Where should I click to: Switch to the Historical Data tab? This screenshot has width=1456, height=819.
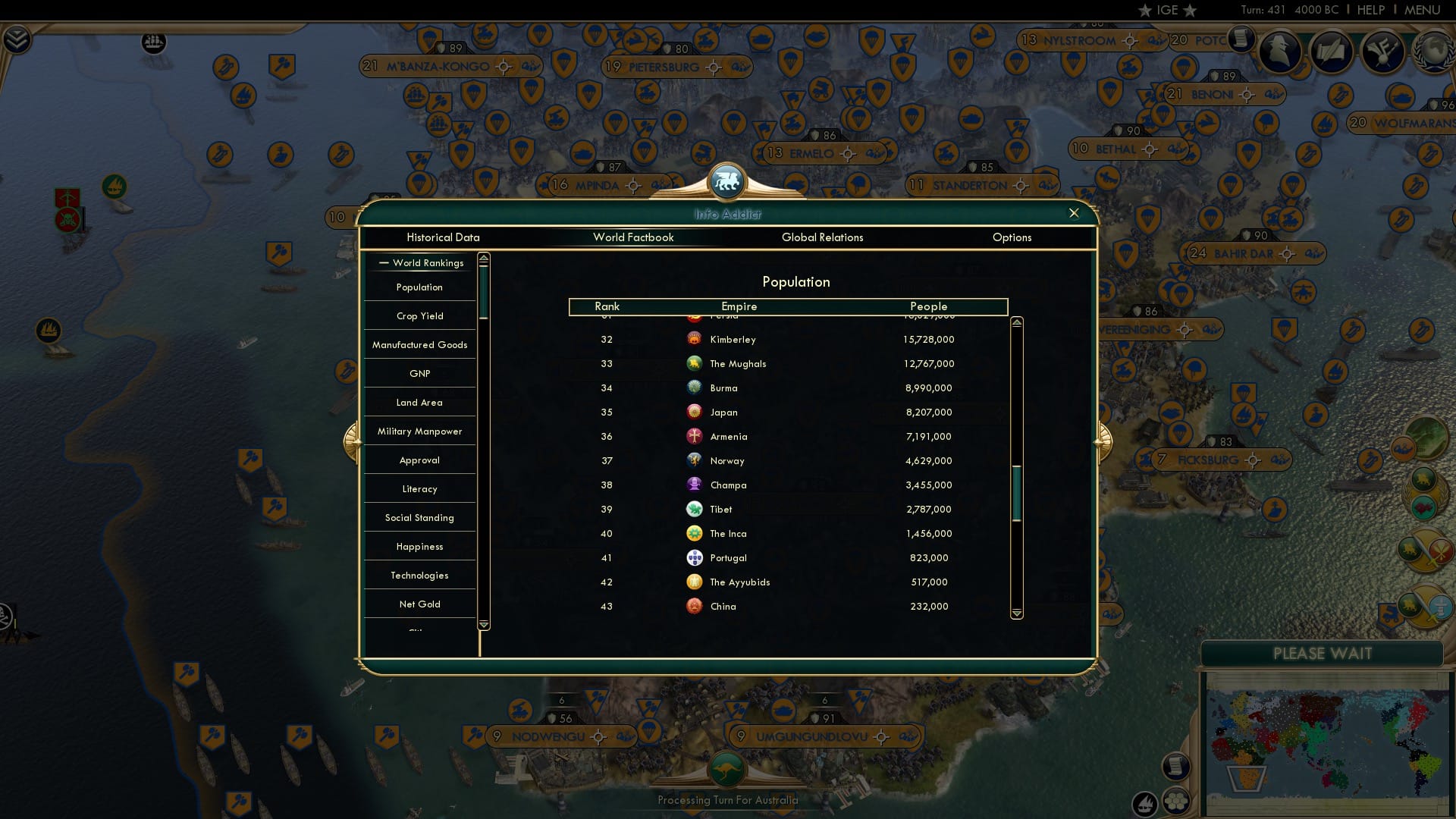pyautogui.click(x=443, y=237)
